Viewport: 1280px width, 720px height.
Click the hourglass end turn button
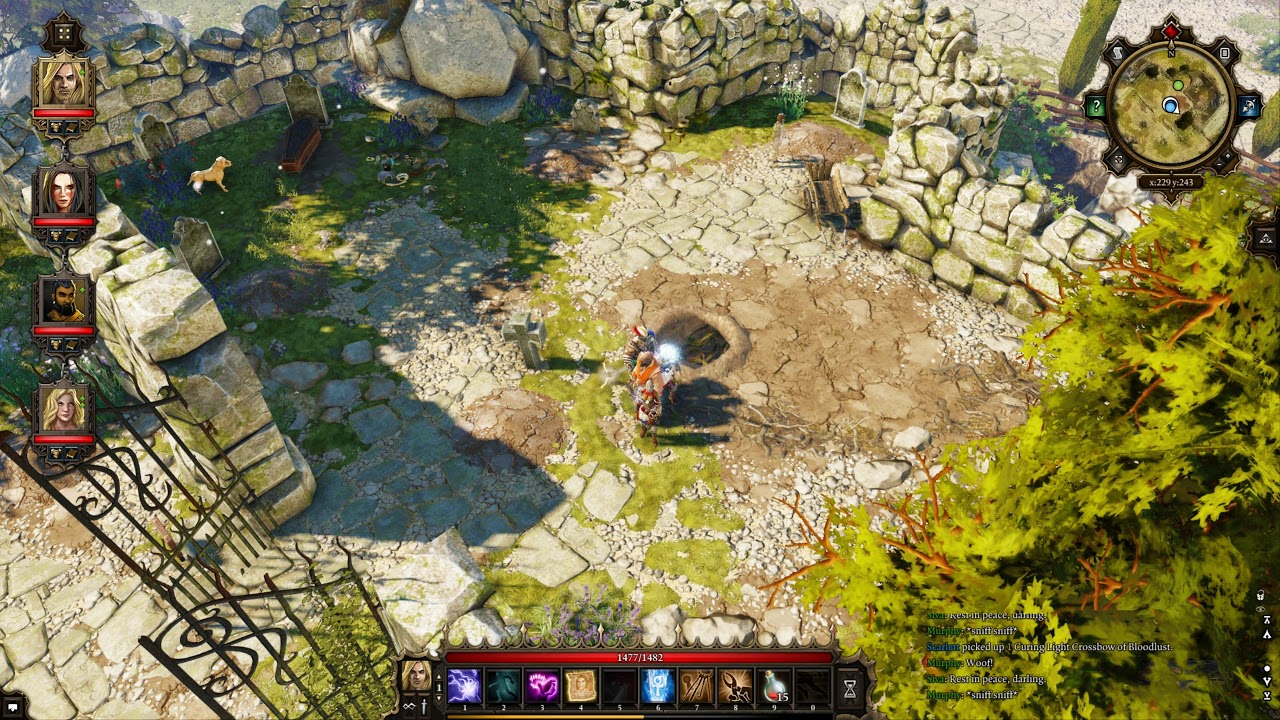click(x=850, y=688)
